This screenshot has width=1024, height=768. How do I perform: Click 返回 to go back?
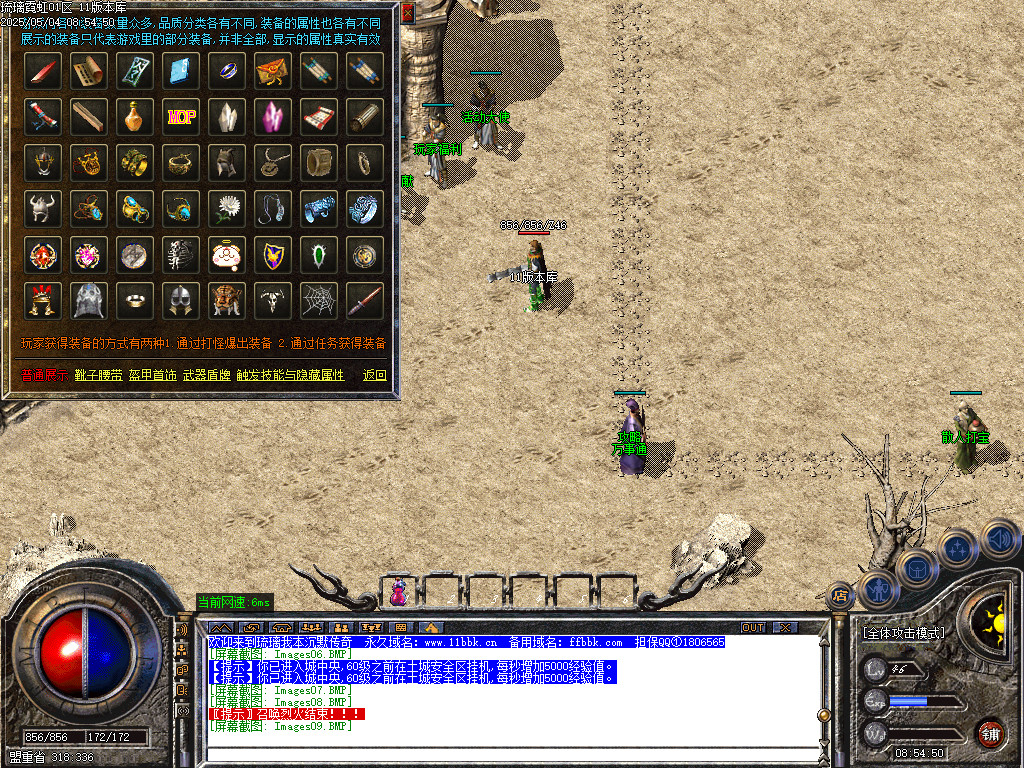coord(374,375)
